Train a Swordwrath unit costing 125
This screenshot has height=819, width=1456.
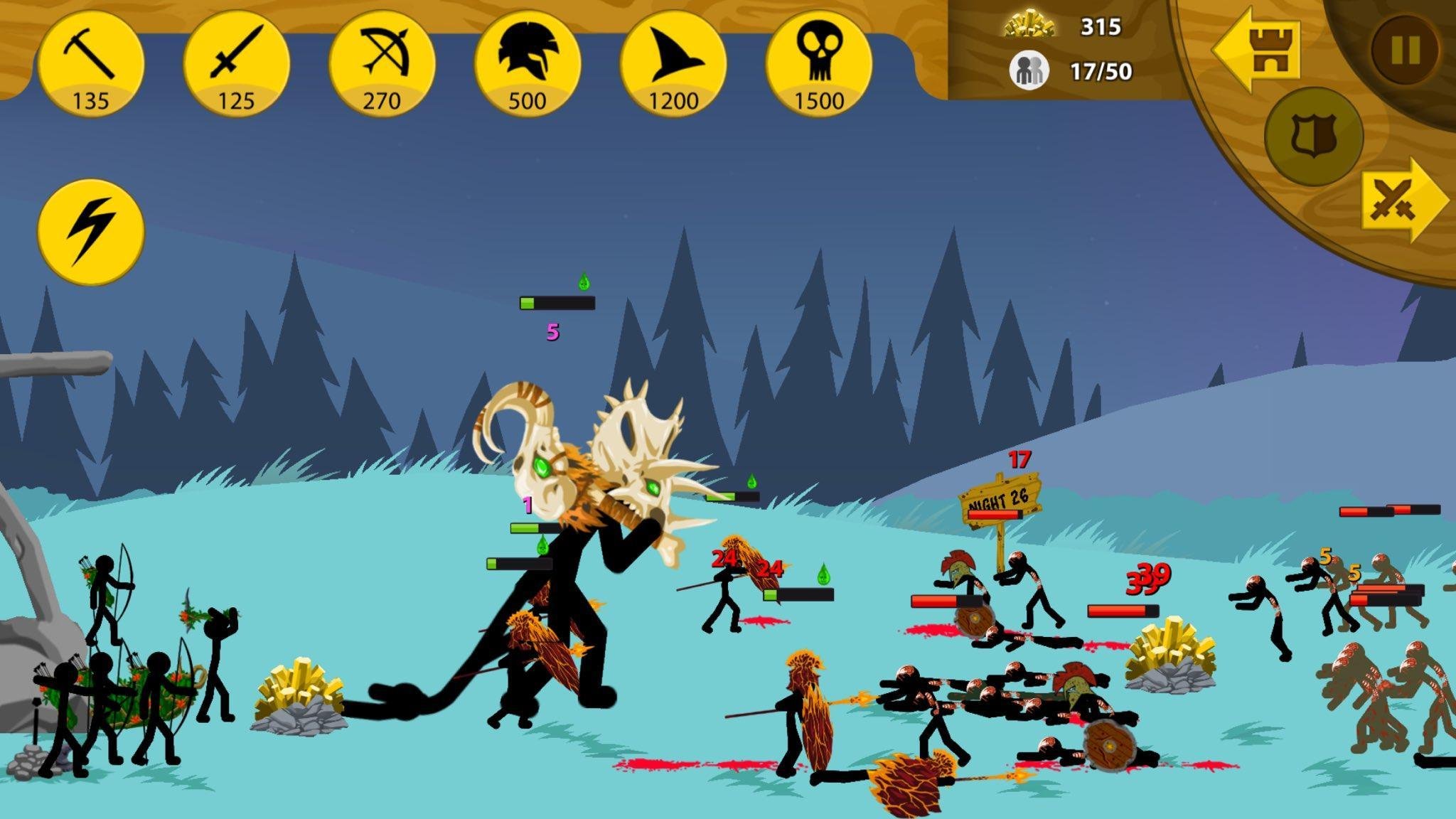[236, 64]
